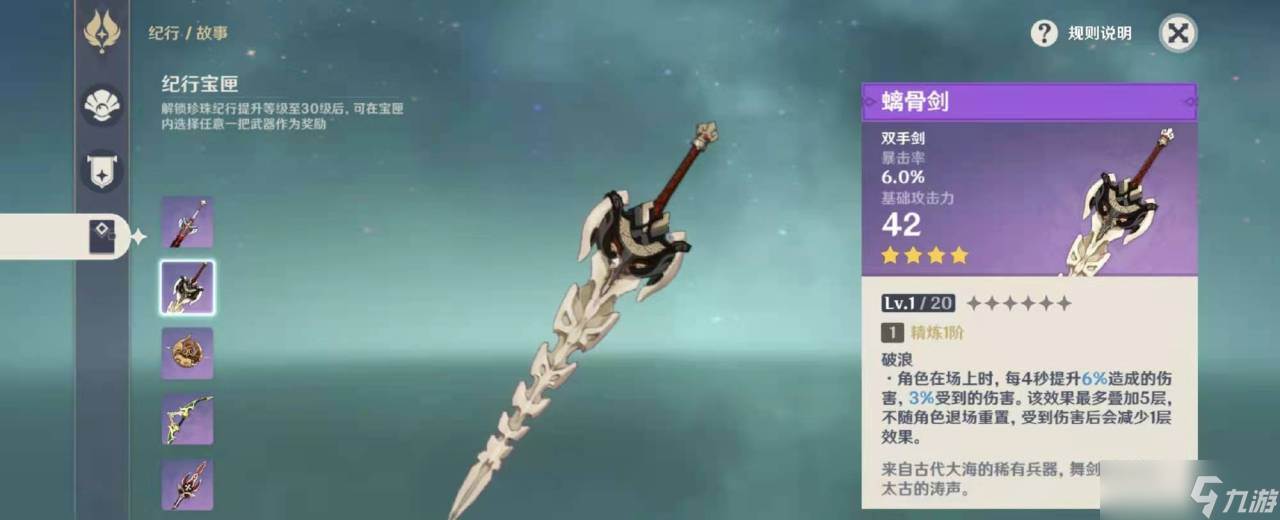Viewport: 1280px width, 520px height.
Task: Select the red one-handed sword thumbnail
Action: [x=187, y=222]
